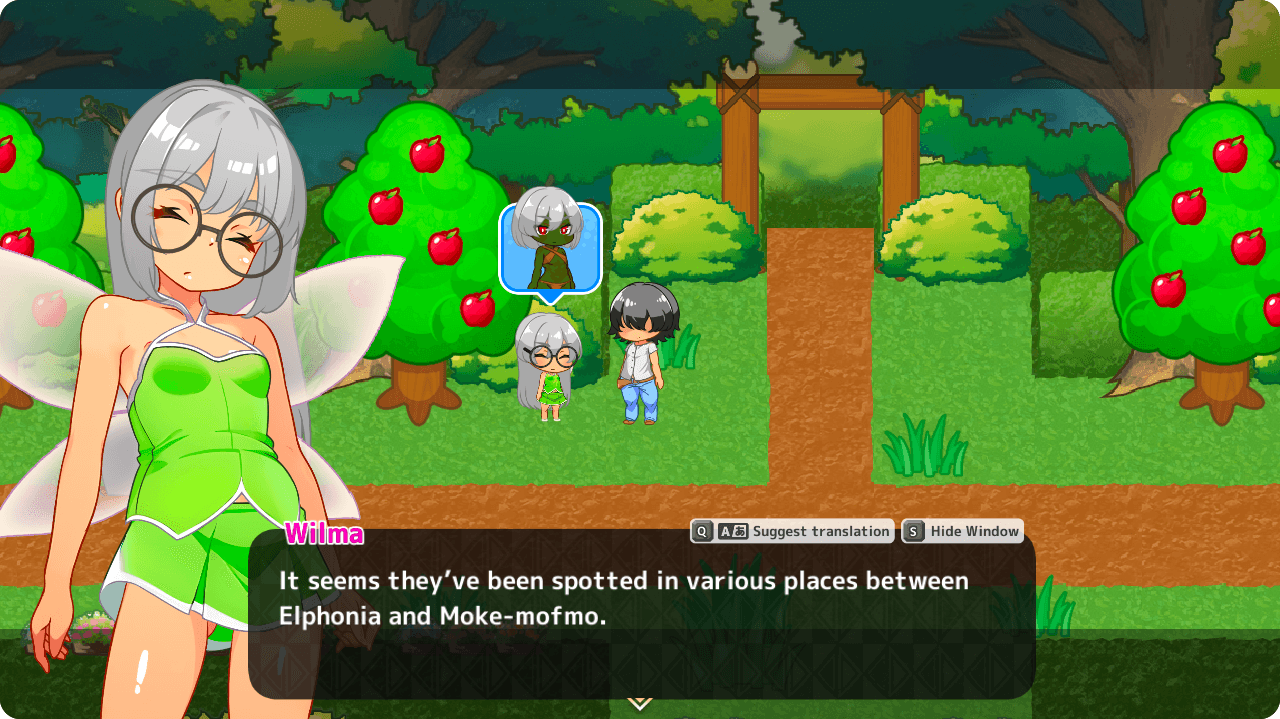Advance dialogue with the arrow indicator
This screenshot has width=1280, height=719.
(640, 703)
